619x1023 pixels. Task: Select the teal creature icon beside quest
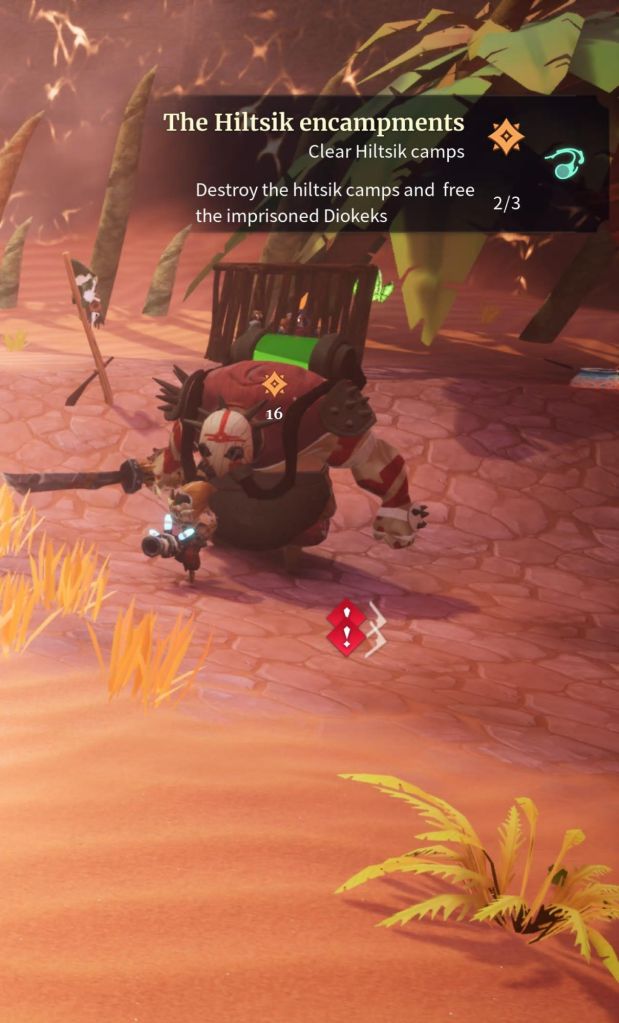[566, 164]
